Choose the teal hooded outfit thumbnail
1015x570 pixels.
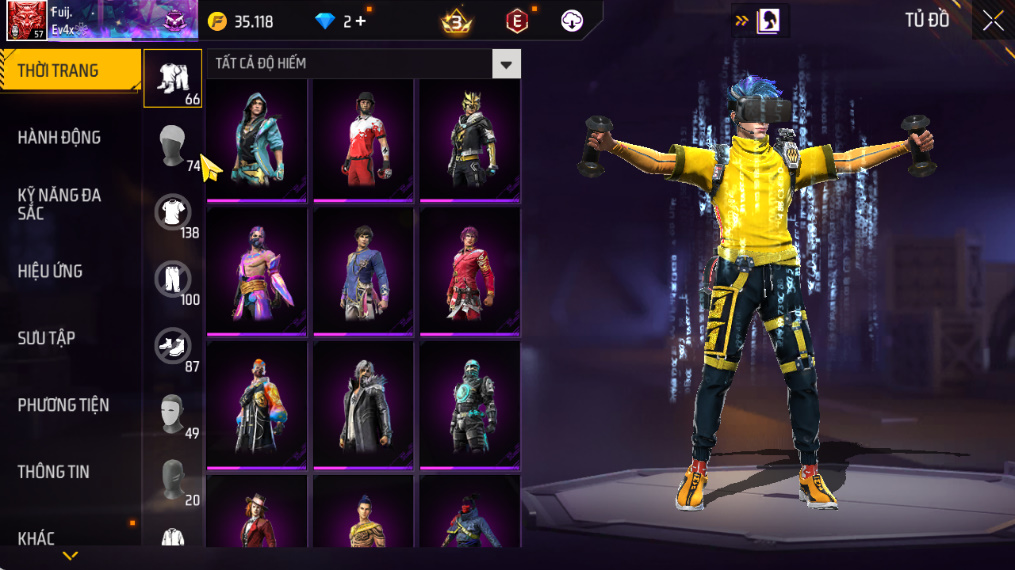(258, 138)
